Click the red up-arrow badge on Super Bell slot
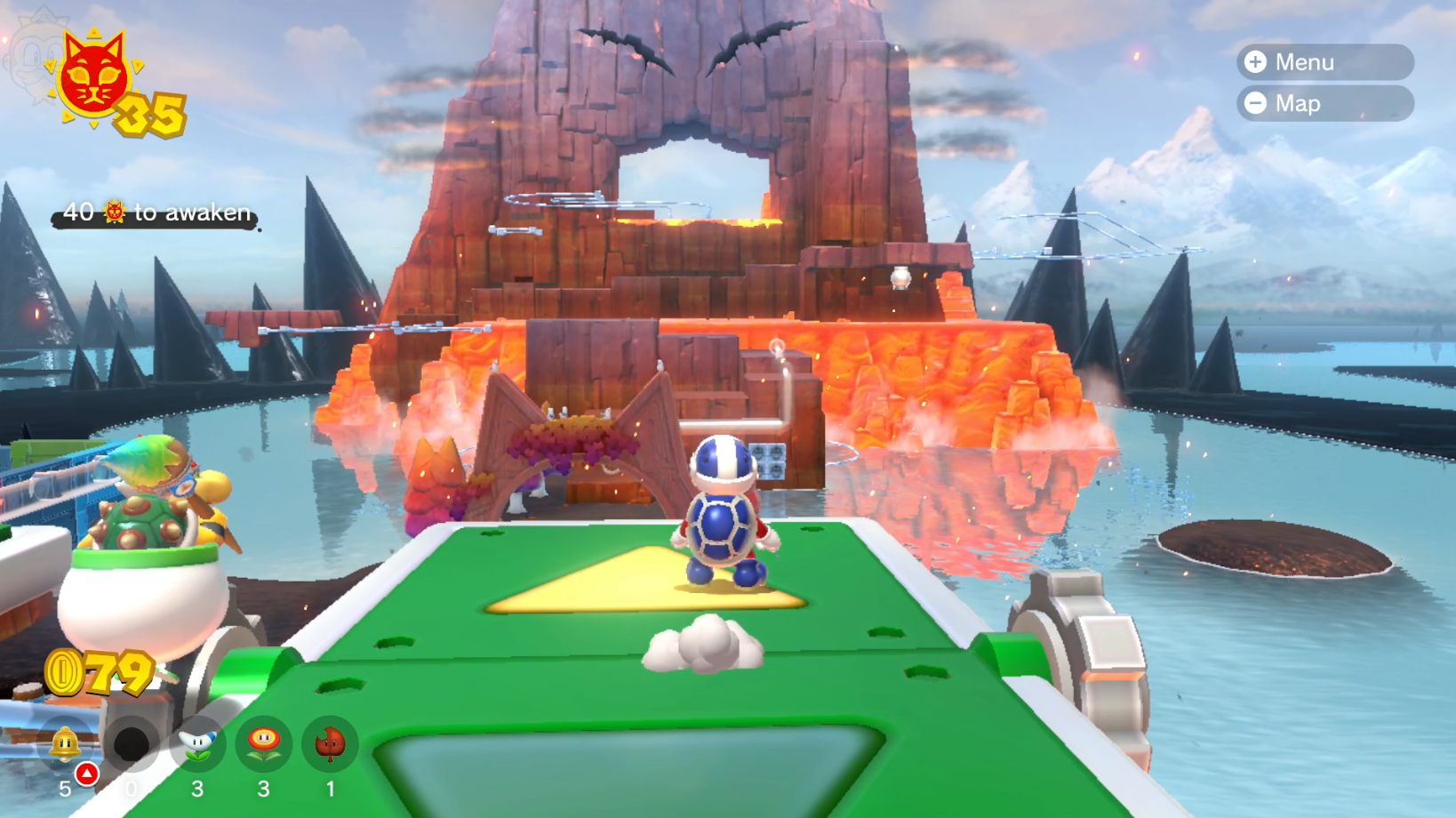Viewport: 1456px width, 818px height. click(x=86, y=772)
